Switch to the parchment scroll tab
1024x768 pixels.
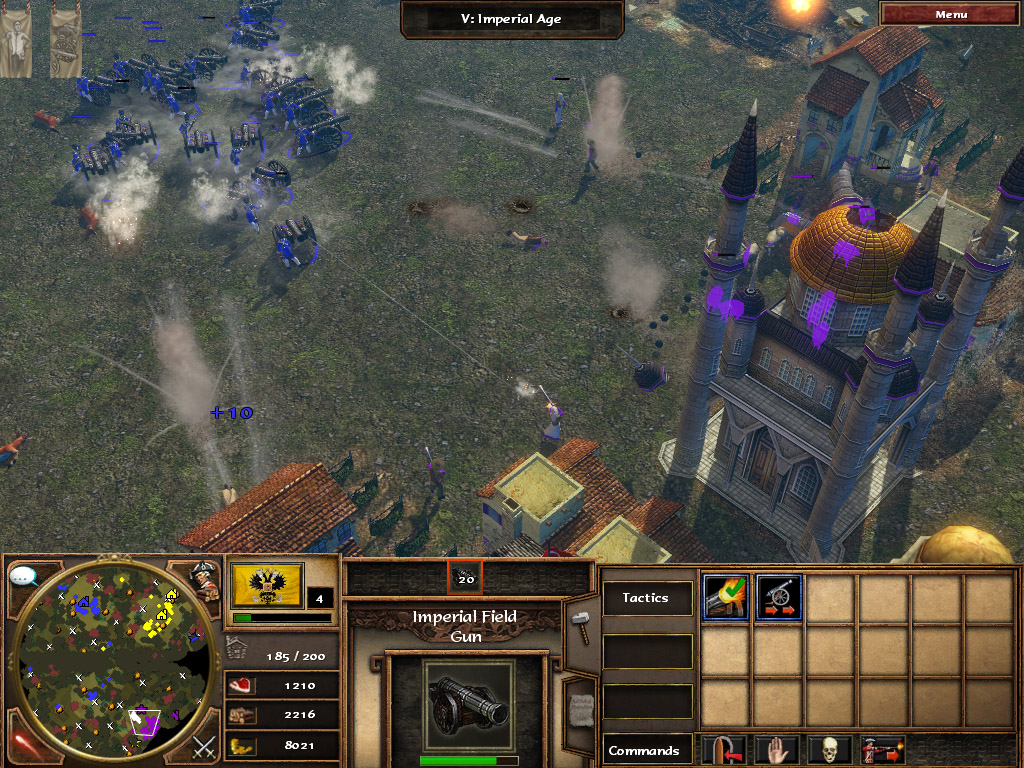pos(578,708)
